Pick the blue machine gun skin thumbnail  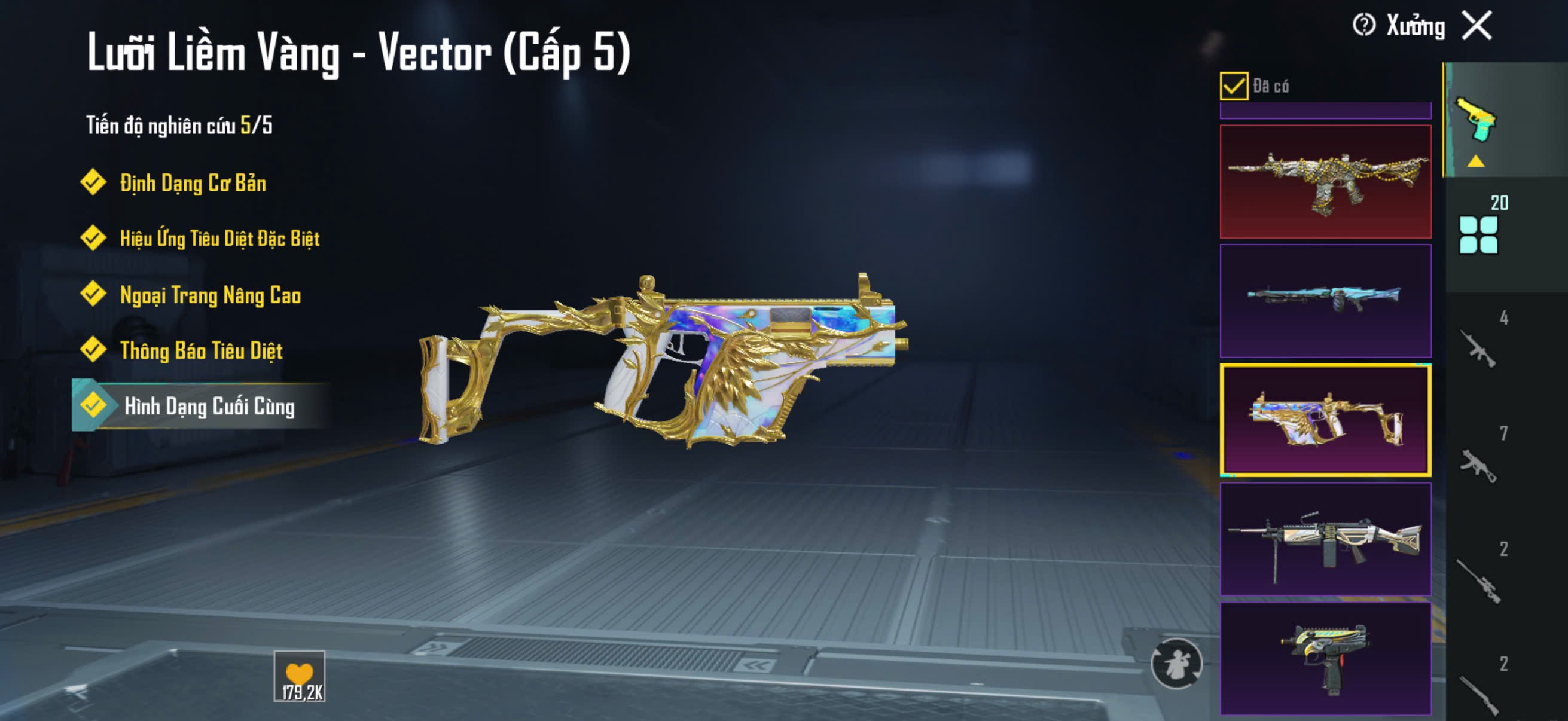1325,301
